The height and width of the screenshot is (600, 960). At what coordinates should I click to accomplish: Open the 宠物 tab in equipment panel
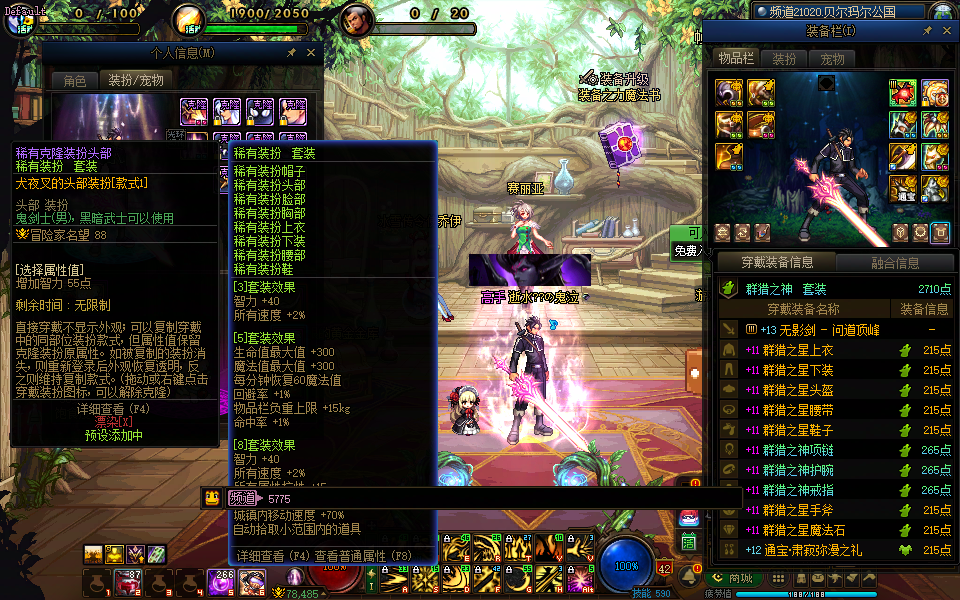point(832,59)
